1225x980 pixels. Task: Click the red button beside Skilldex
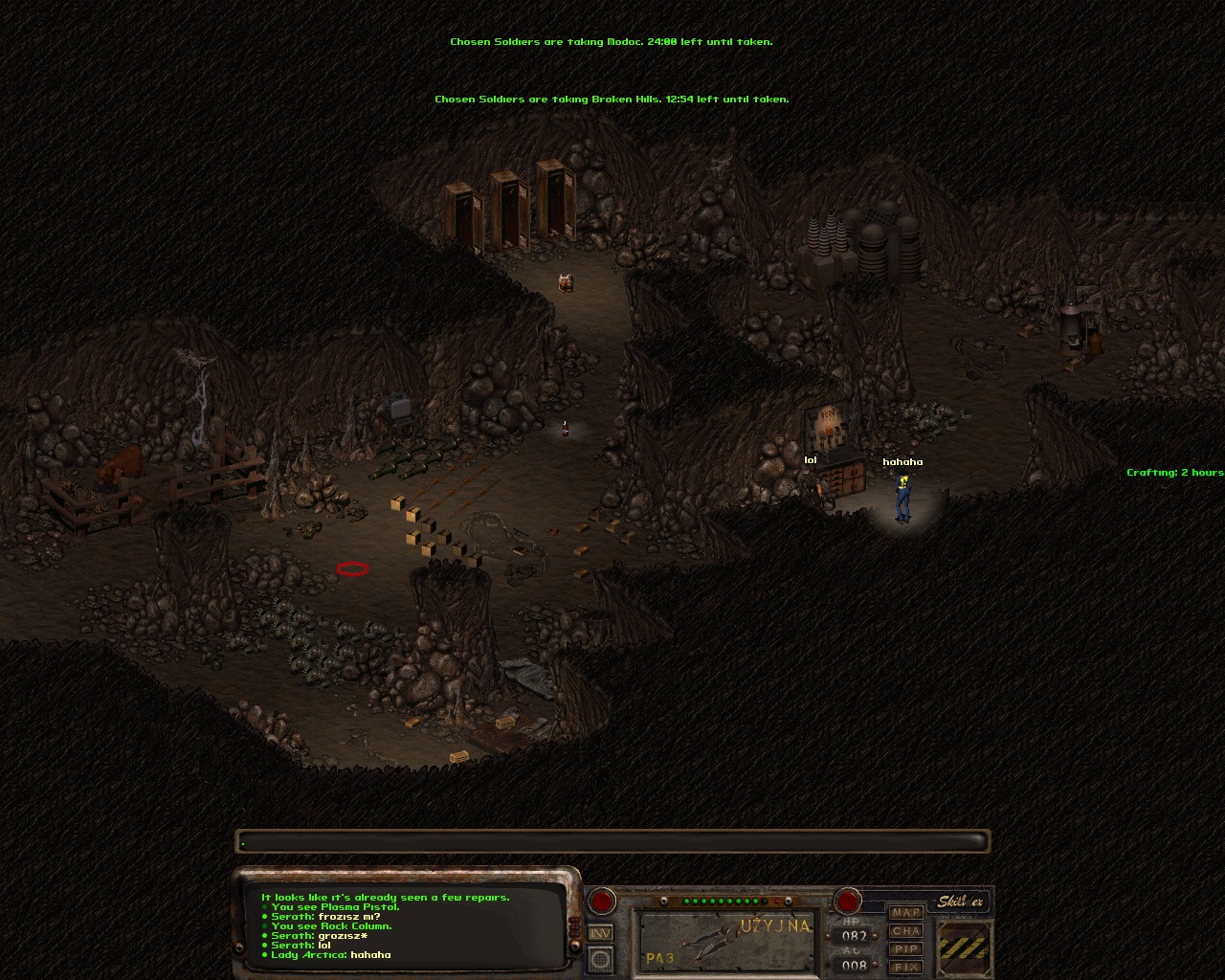click(x=847, y=901)
